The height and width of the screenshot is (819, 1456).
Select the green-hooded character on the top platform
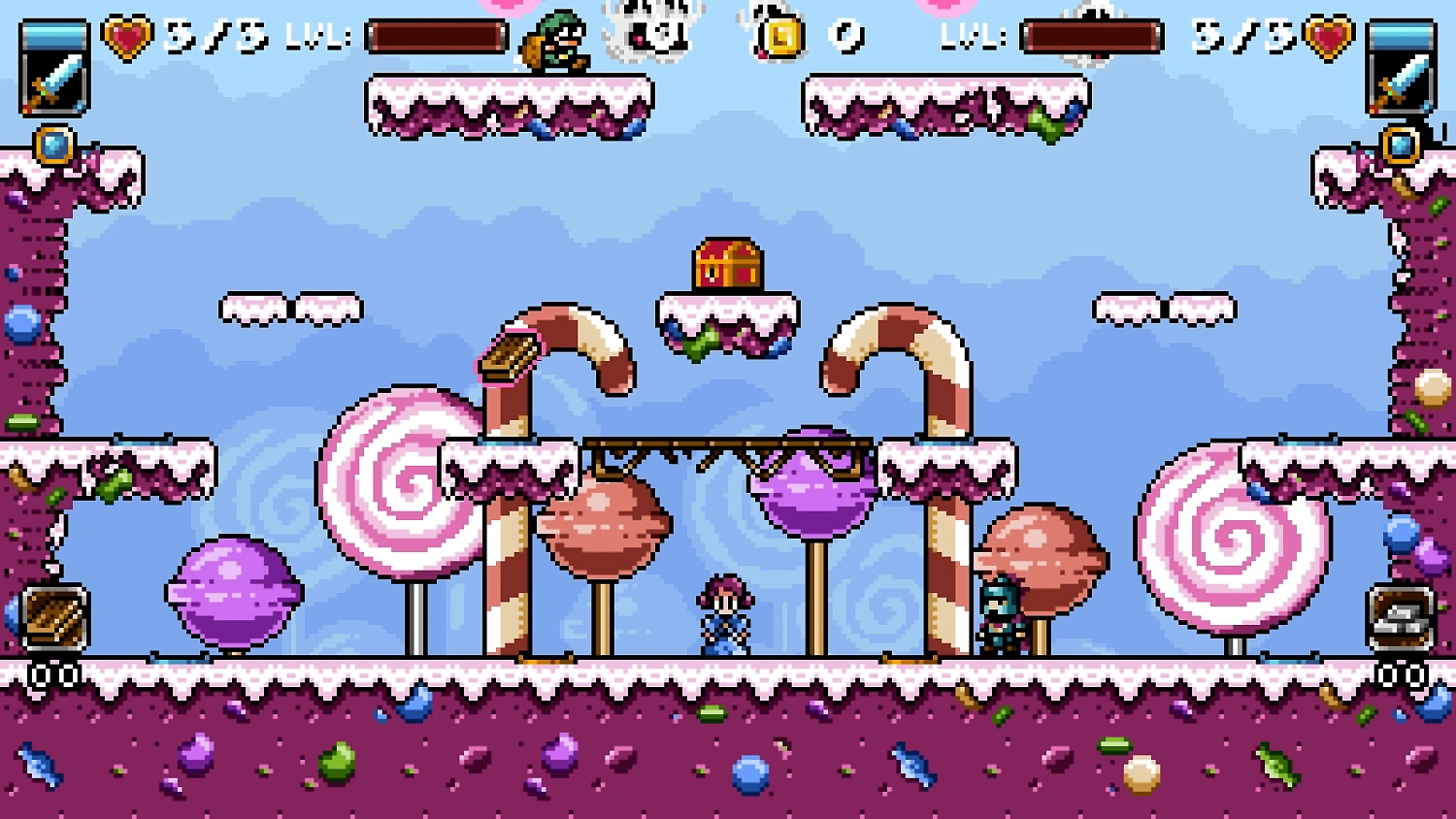click(553, 39)
